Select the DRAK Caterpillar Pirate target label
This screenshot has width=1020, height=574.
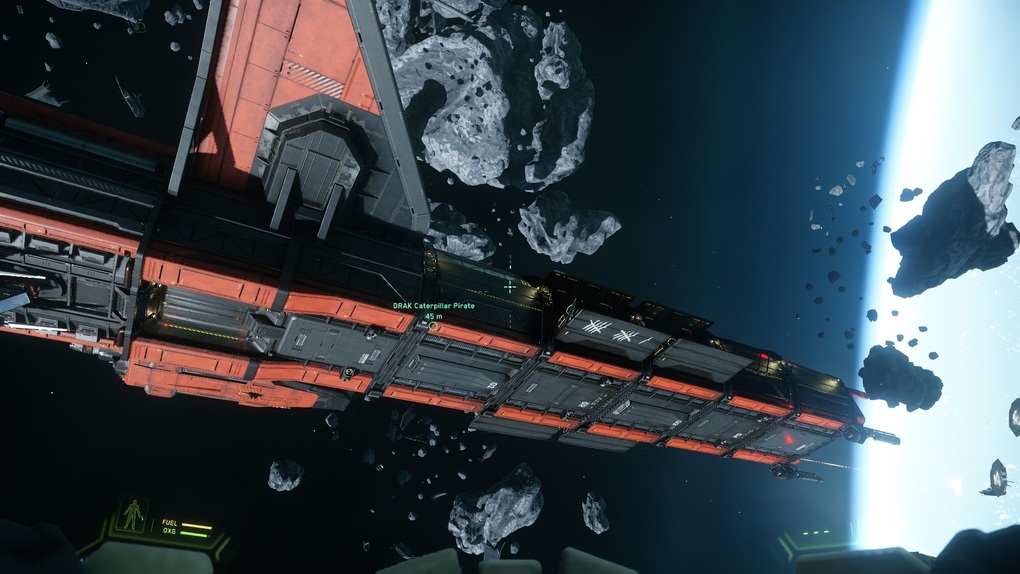pos(432,306)
